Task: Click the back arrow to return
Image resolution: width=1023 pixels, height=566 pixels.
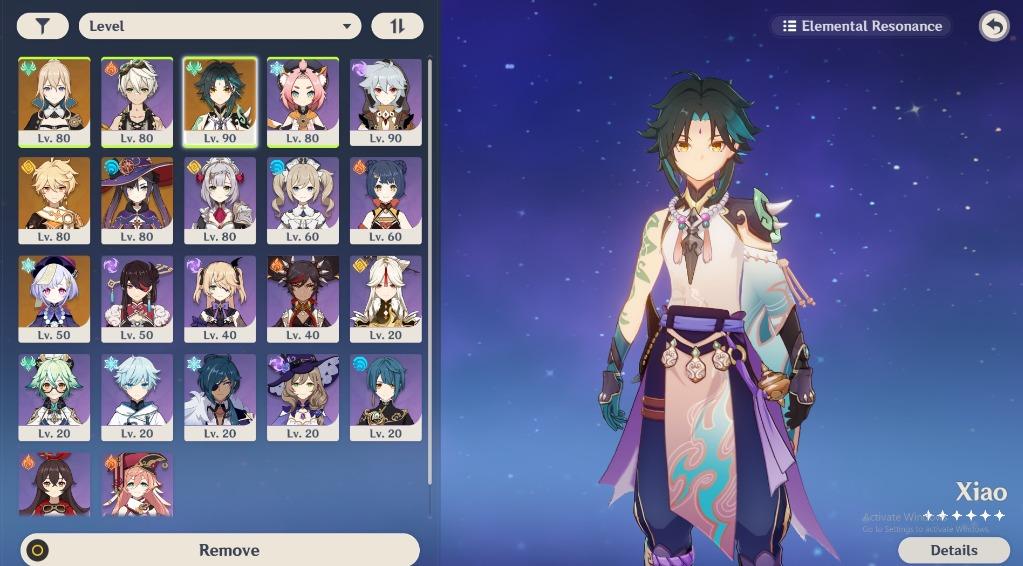Action: point(994,26)
